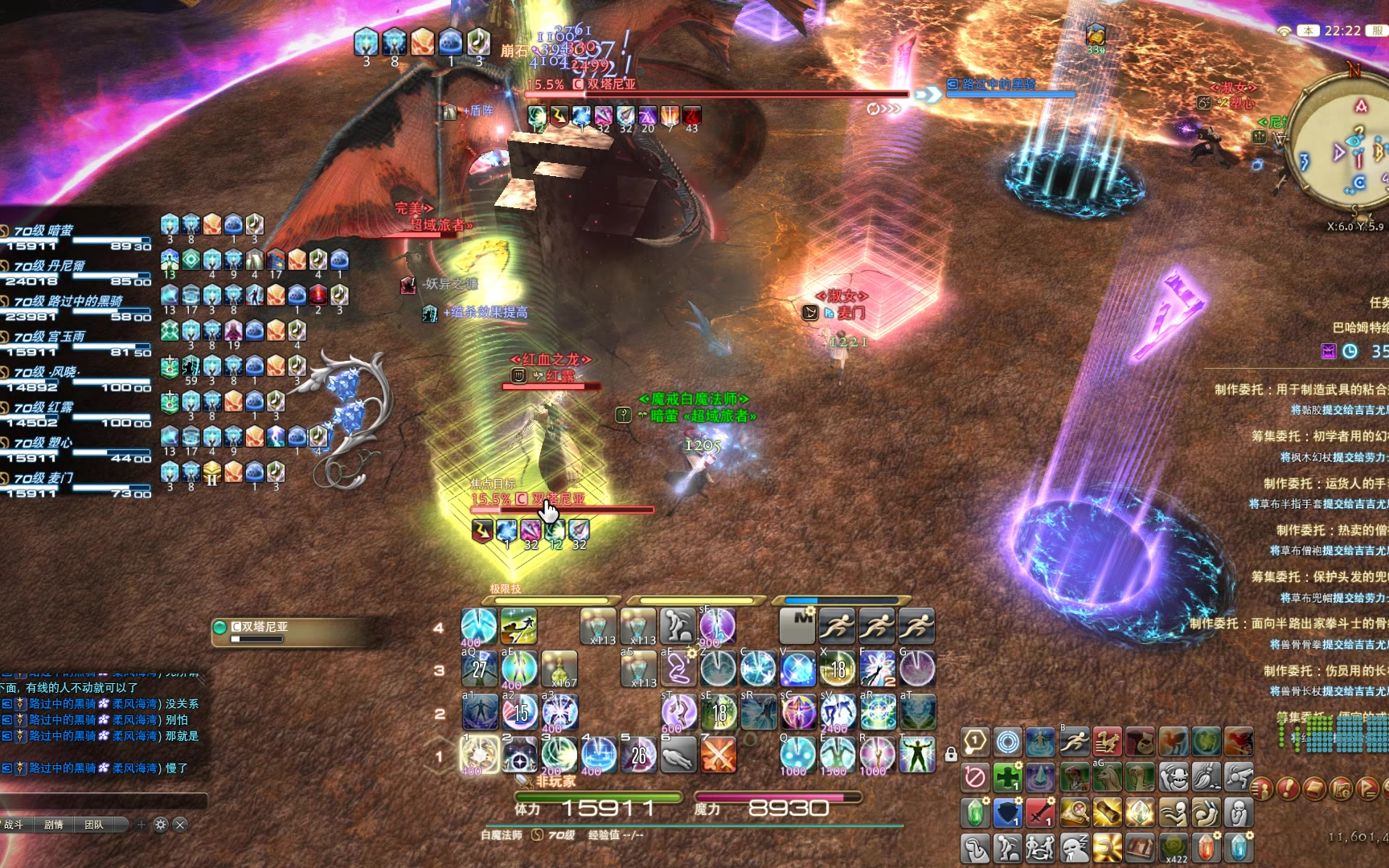Cast the hotbar slot 1 stone spell
1389x868 pixels.
click(x=479, y=755)
